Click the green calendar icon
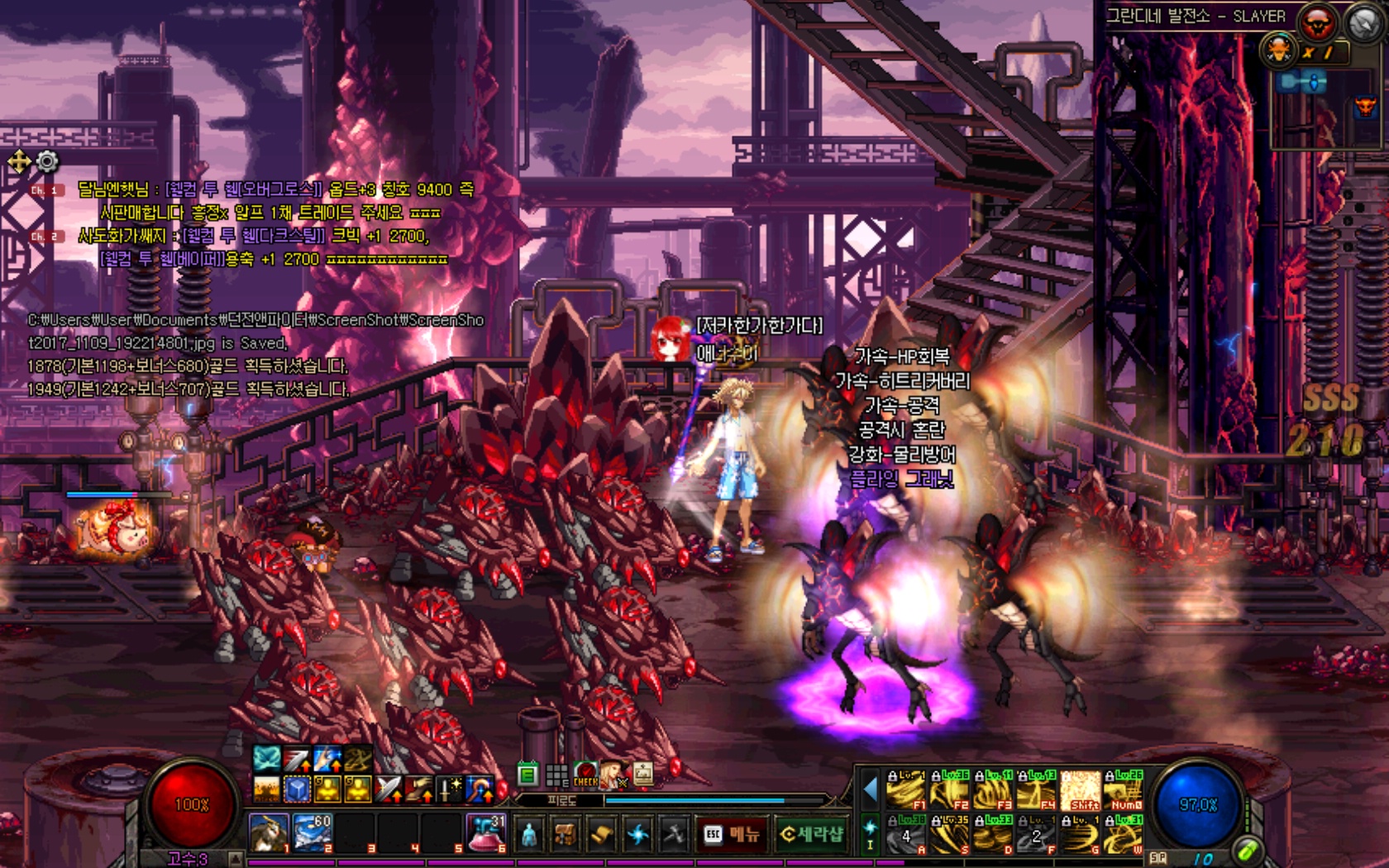 coord(527,775)
